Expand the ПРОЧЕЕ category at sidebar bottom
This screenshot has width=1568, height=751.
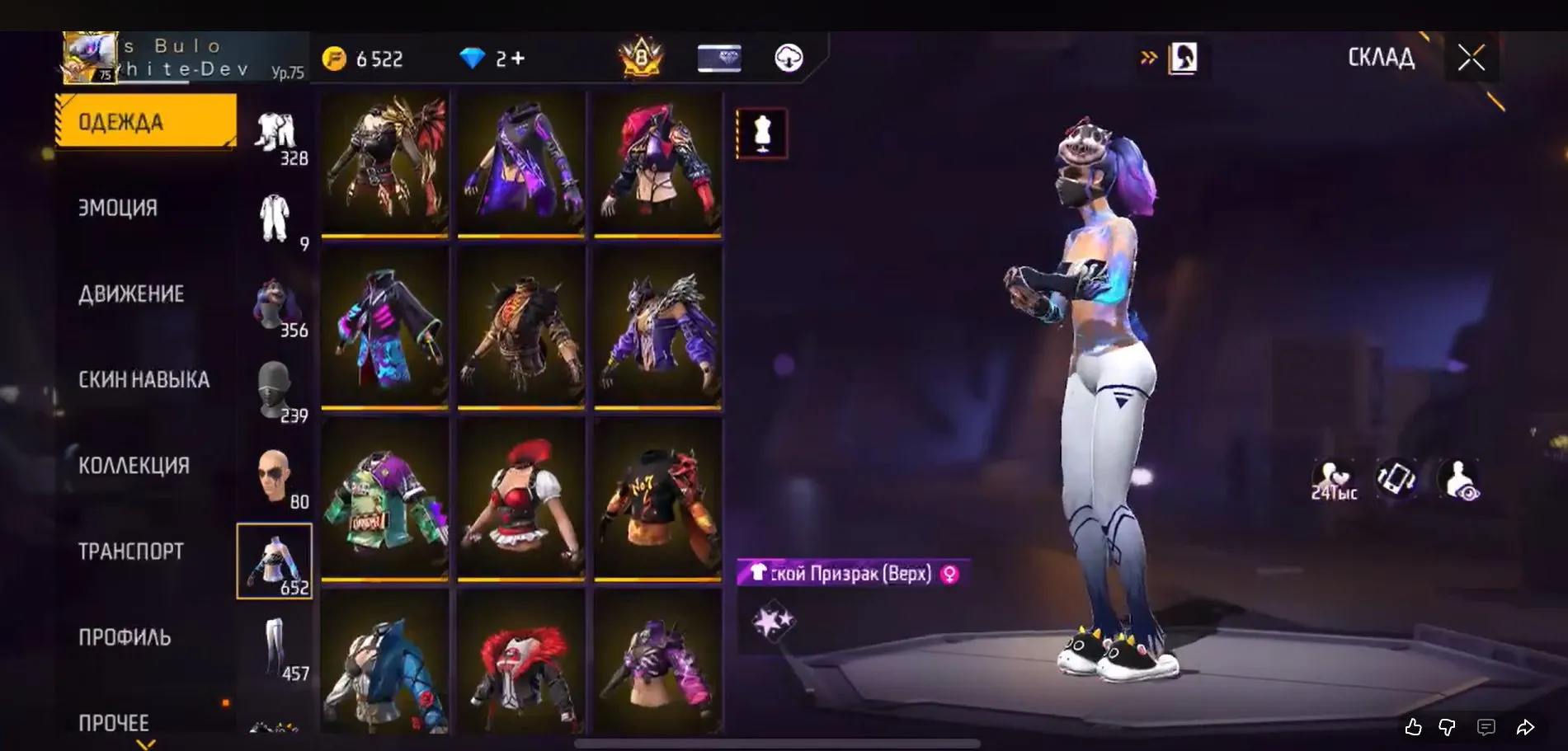113,723
